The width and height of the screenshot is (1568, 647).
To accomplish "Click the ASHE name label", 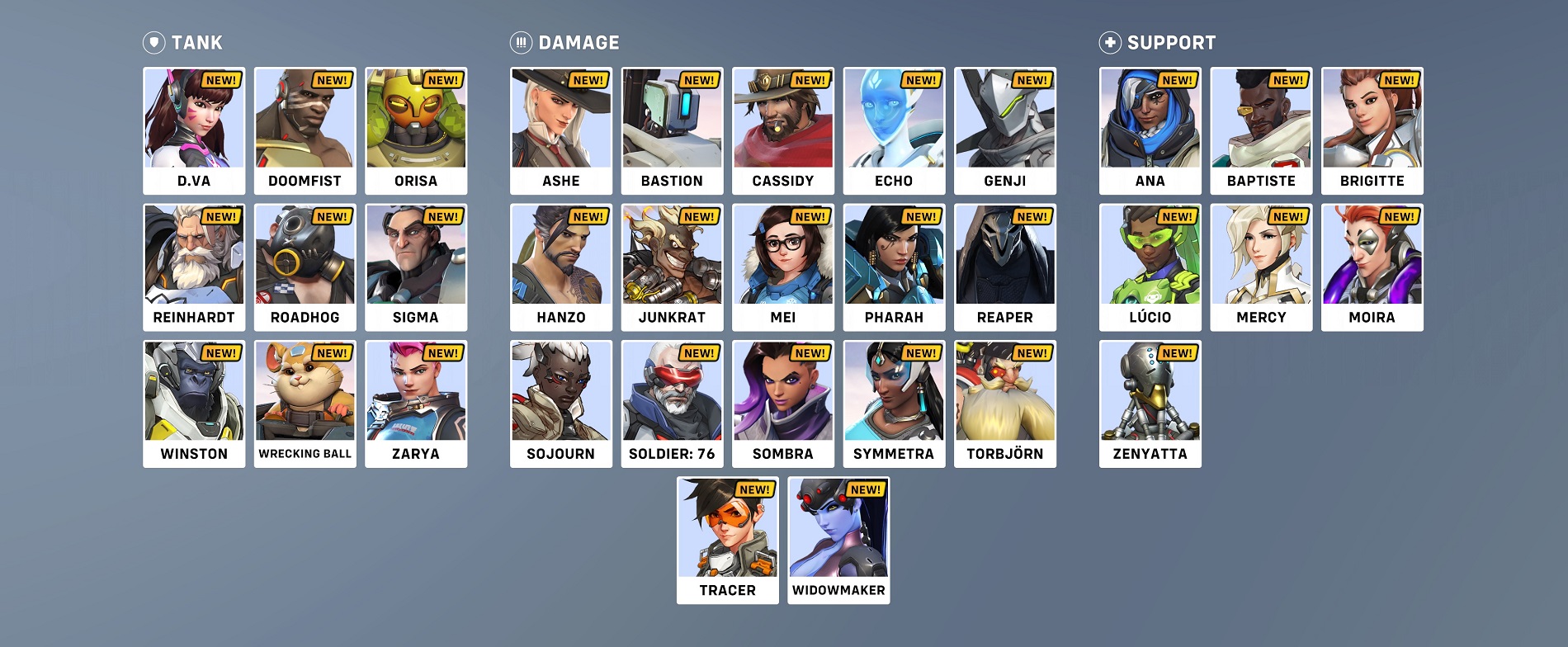I will [559, 180].
